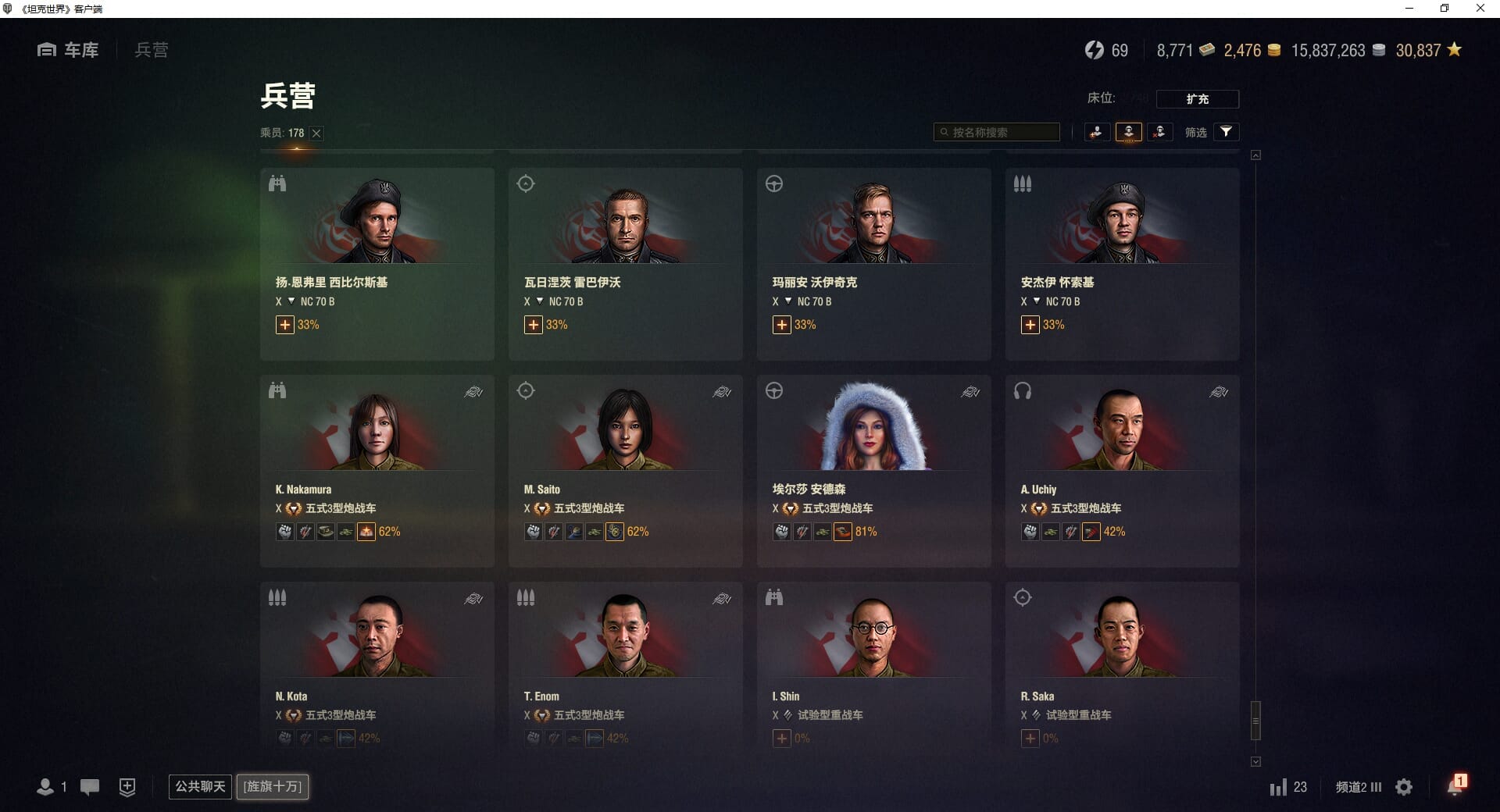Open the 筛选 funnel filter

point(1226,132)
